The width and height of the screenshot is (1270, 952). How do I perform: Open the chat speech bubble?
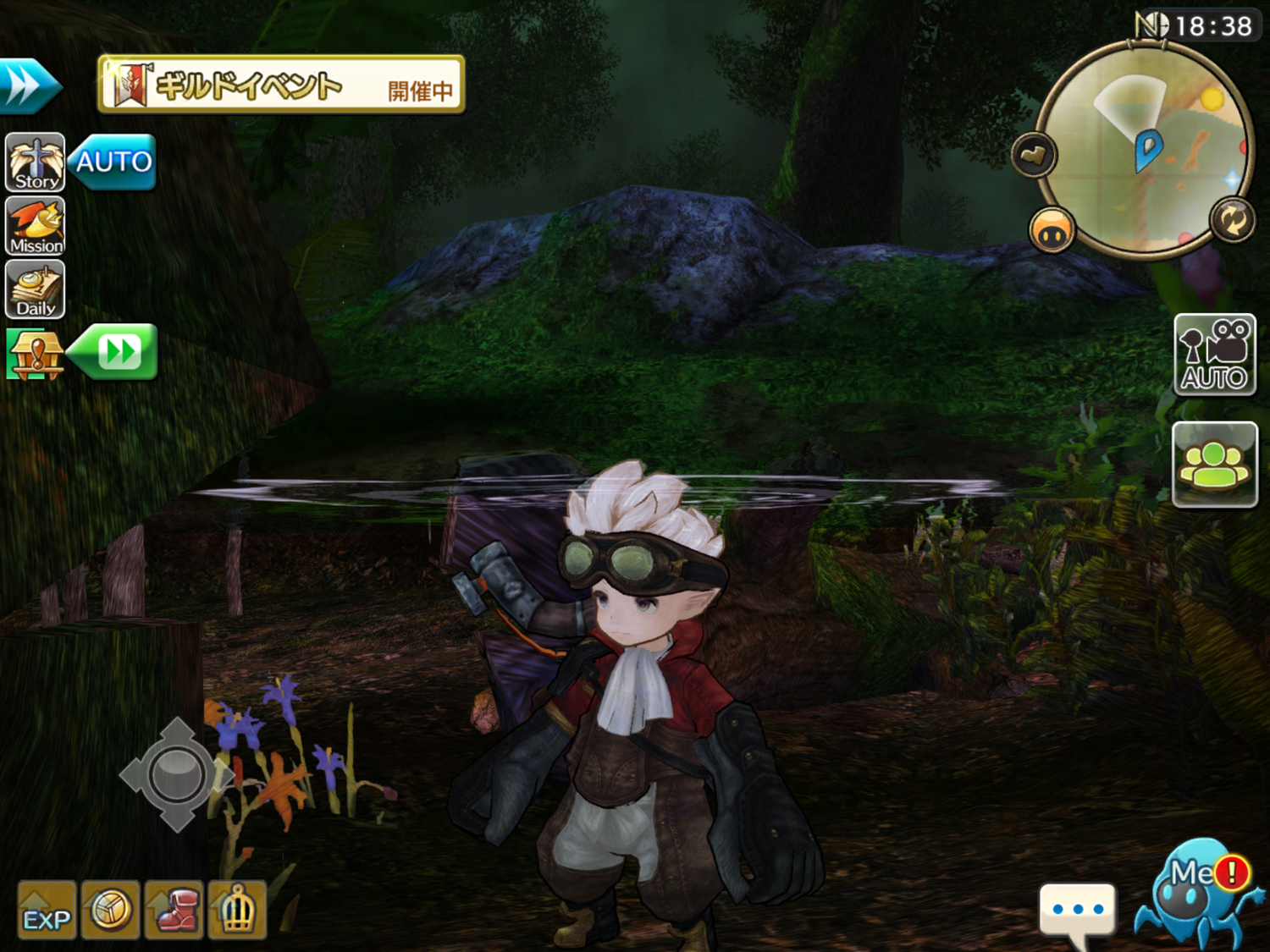1077,911
